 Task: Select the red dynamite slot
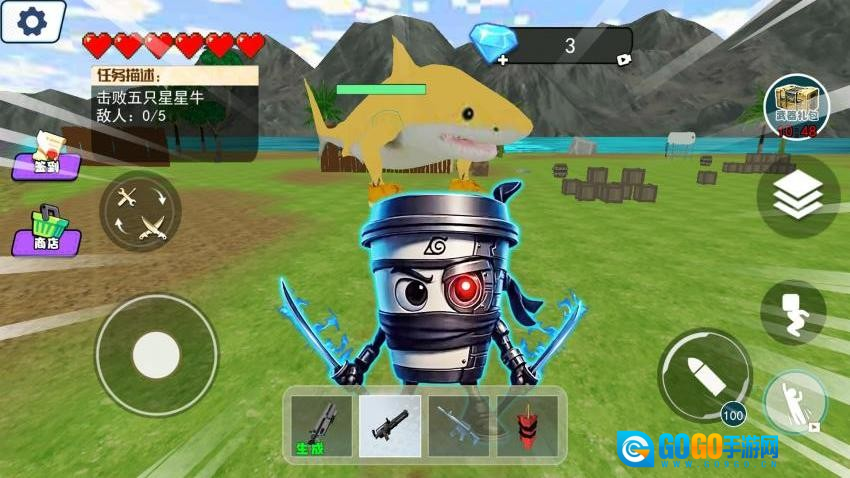point(527,425)
